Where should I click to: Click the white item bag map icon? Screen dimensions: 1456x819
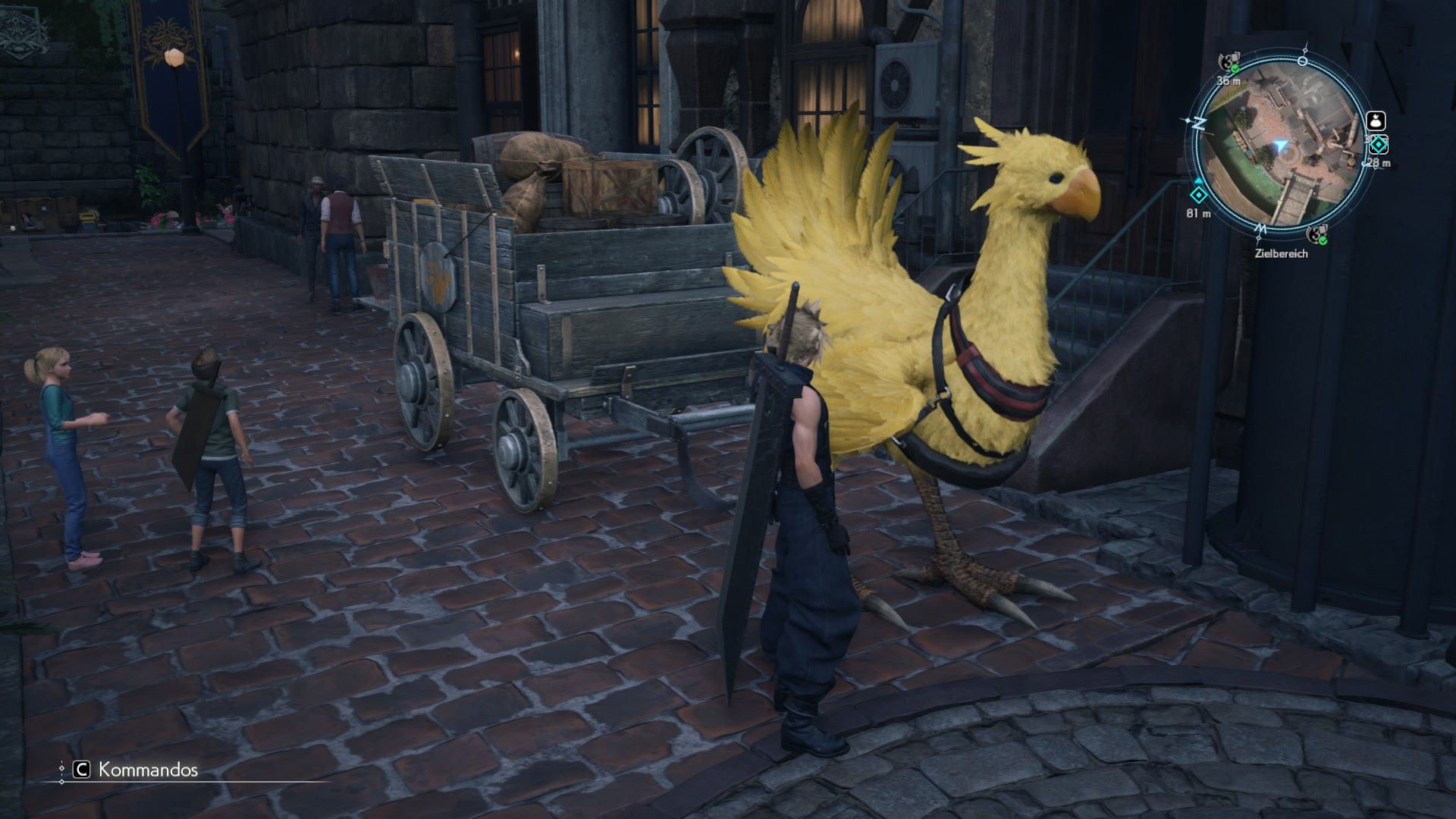(x=1376, y=120)
